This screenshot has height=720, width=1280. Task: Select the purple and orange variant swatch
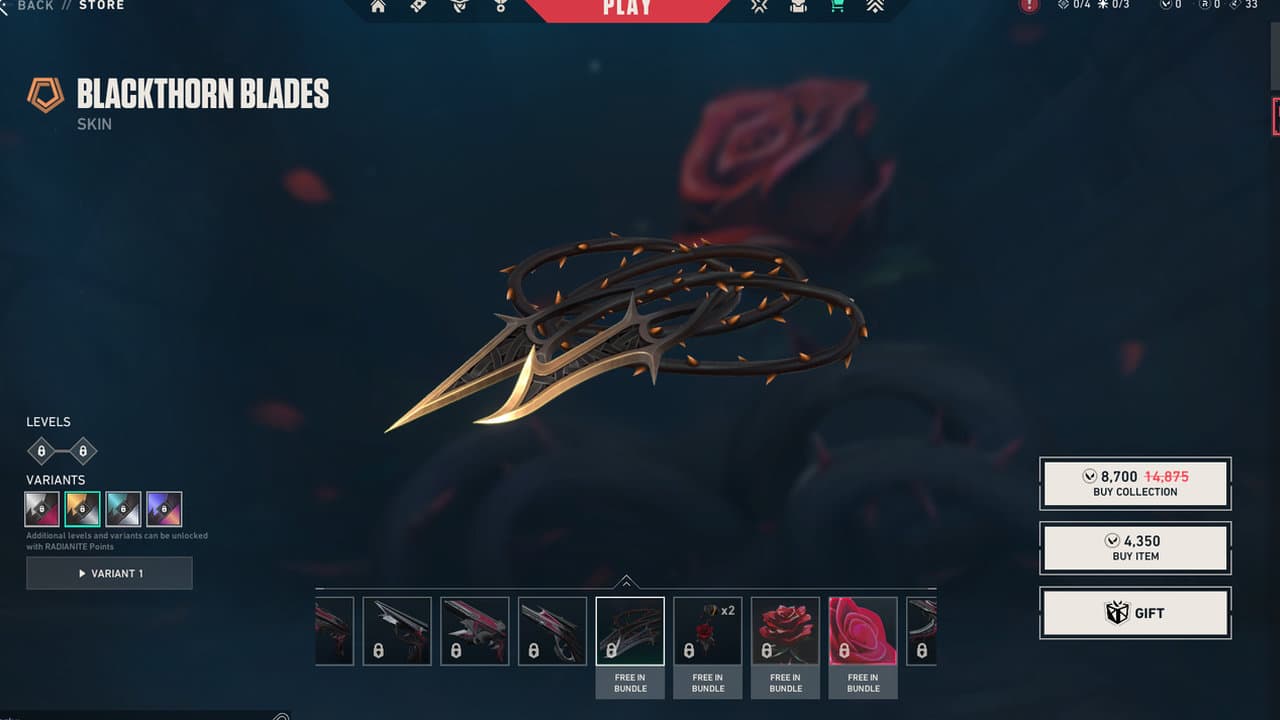click(x=164, y=509)
